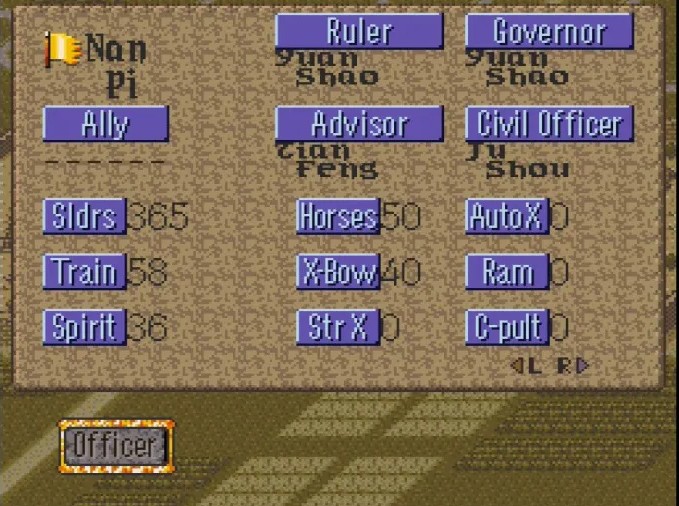Click the Horses label
The image size is (679, 506).
338,216
